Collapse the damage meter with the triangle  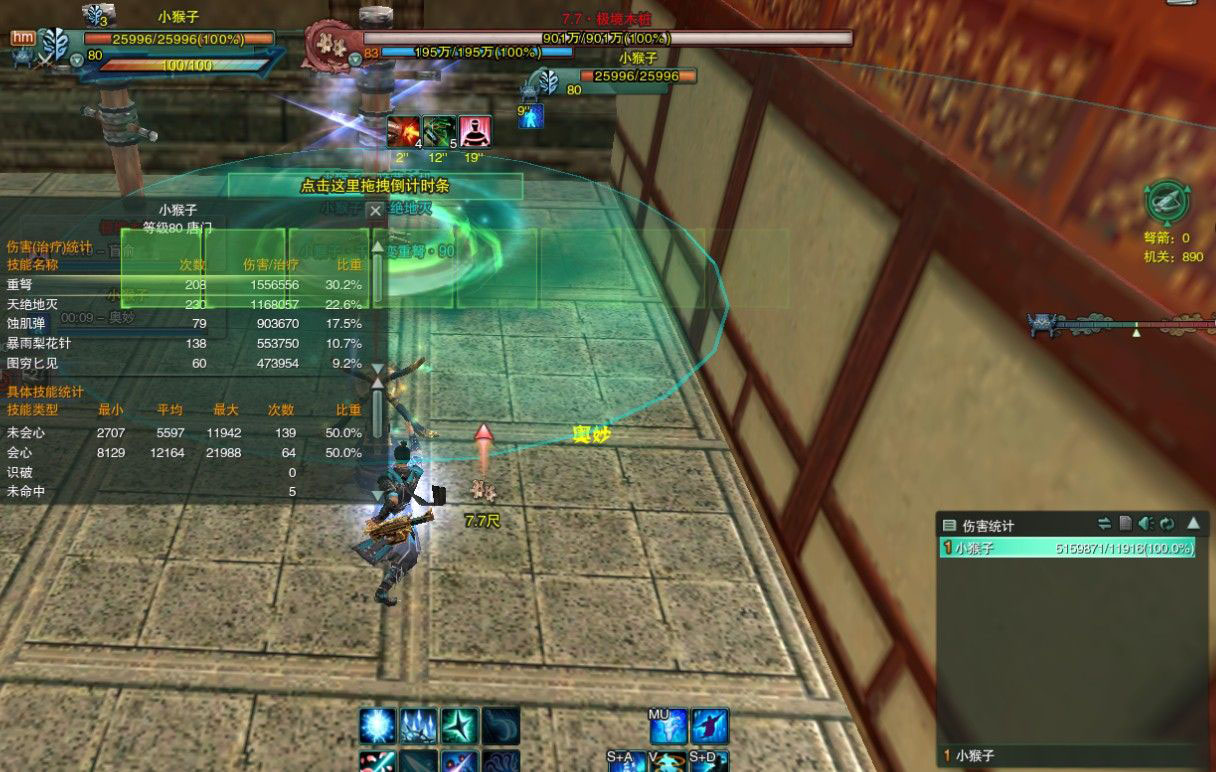(x=1193, y=523)
